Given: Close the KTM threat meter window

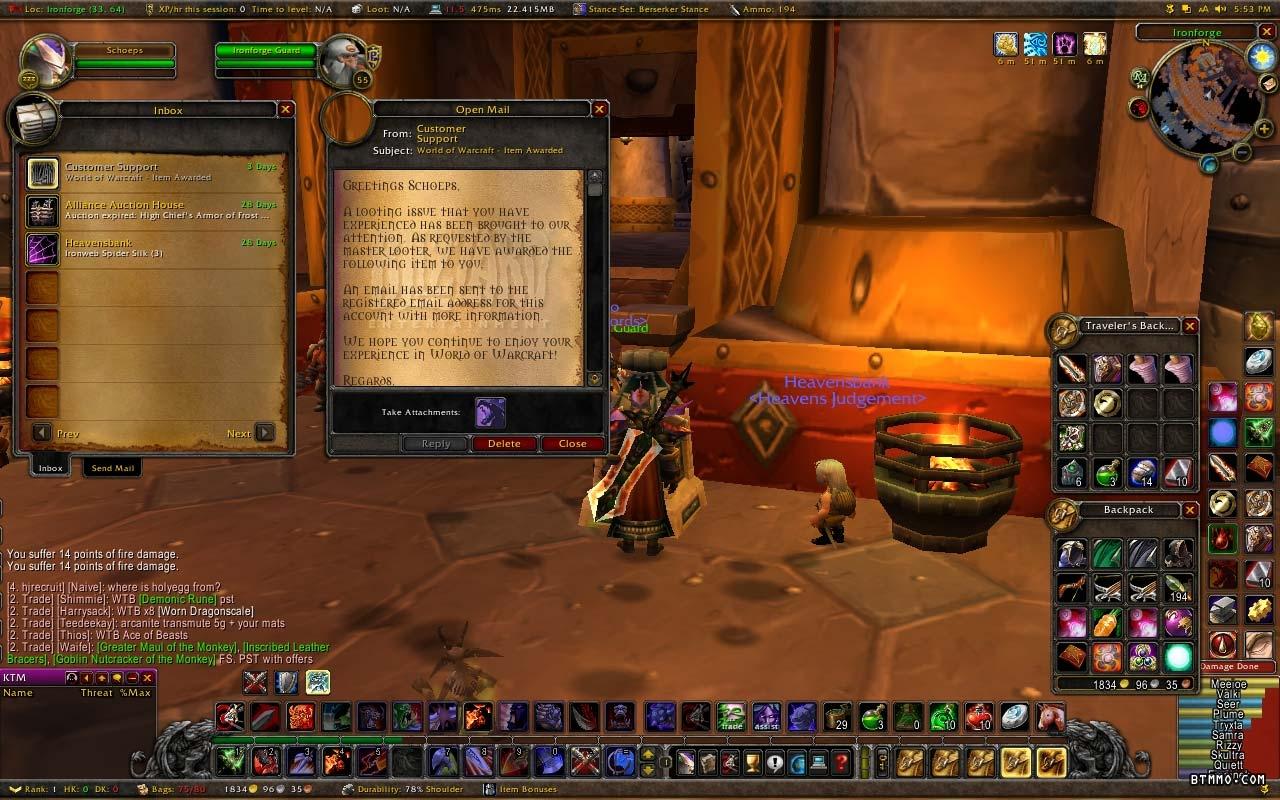Looking at the screenshot, I should pos(148,678).
